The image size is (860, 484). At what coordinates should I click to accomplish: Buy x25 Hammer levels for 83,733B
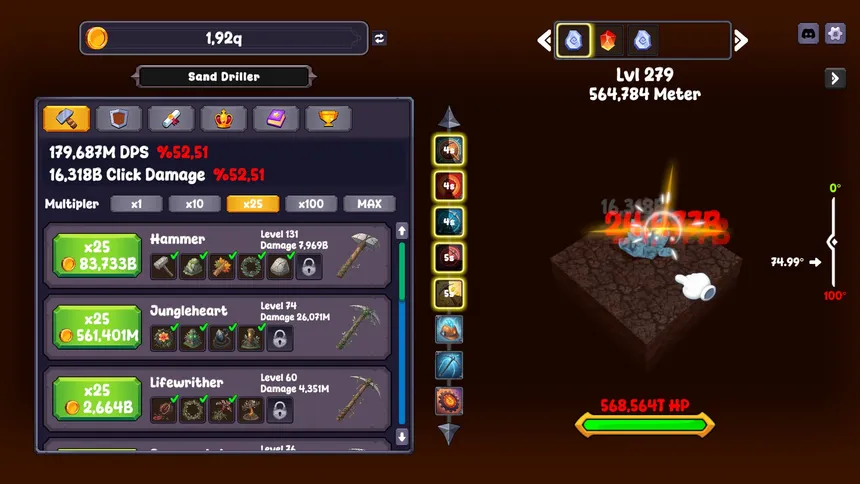tap(97, 255)
